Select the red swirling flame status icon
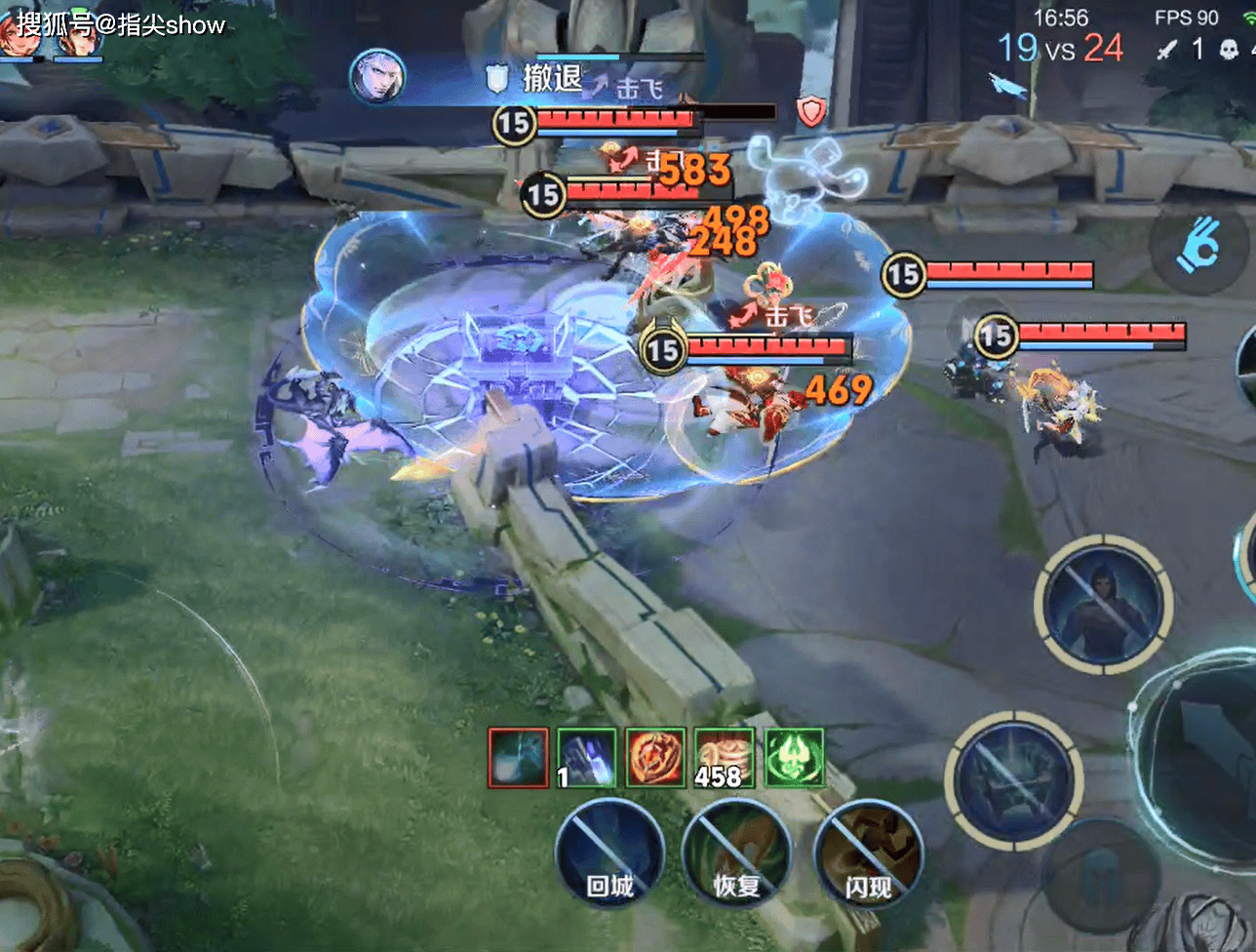The width and height of the screenshot is (1256, 952). click(655, 758)
